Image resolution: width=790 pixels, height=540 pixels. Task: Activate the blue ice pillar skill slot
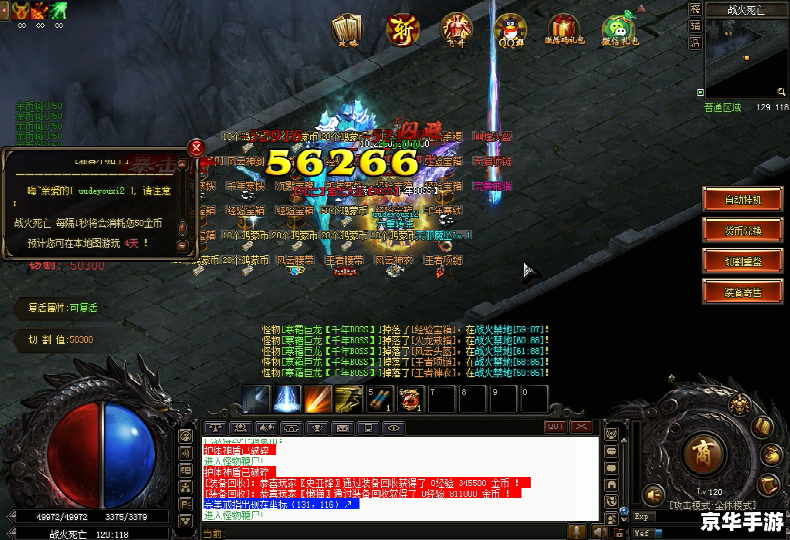(288, 399)
